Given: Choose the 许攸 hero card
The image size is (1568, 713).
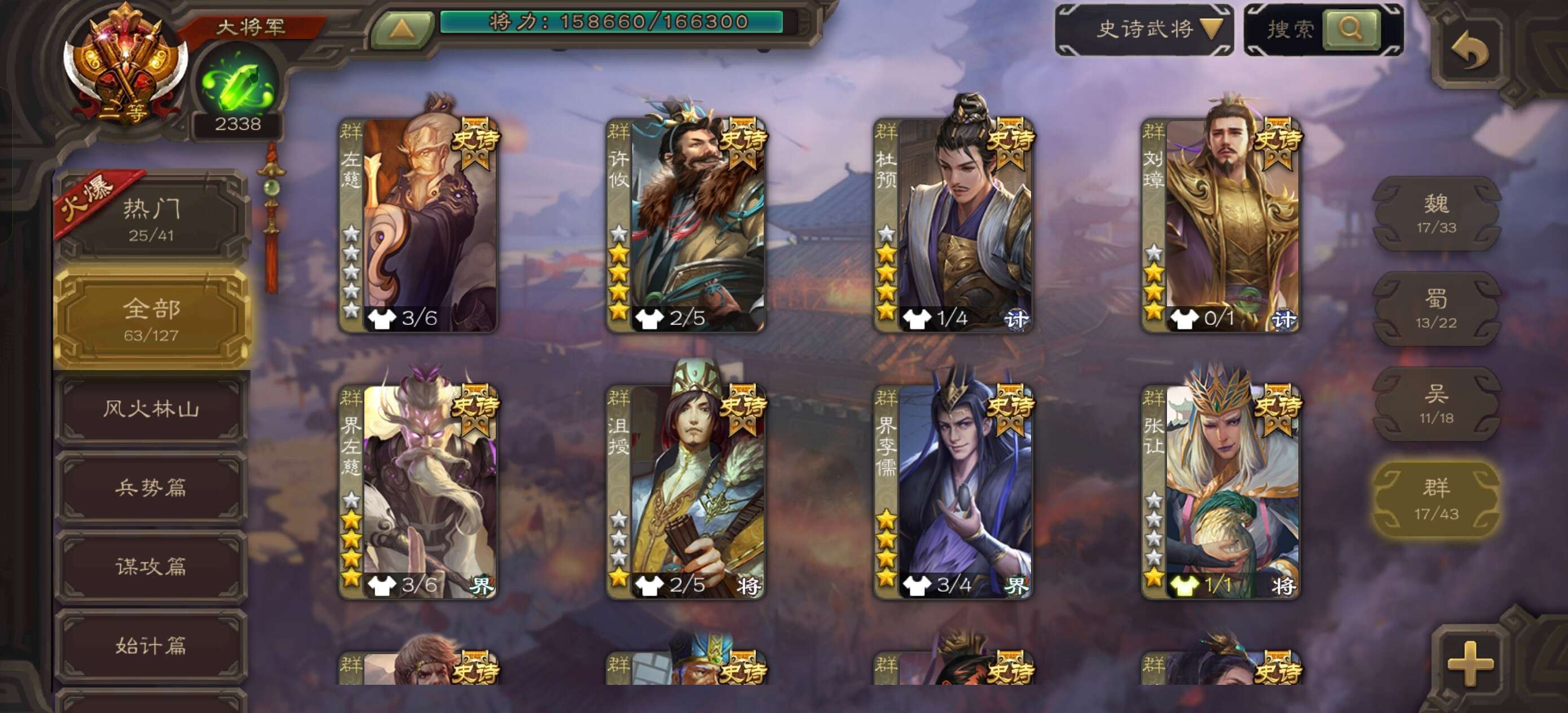Looking at the screenshot, I should click(x=686, y=225).
